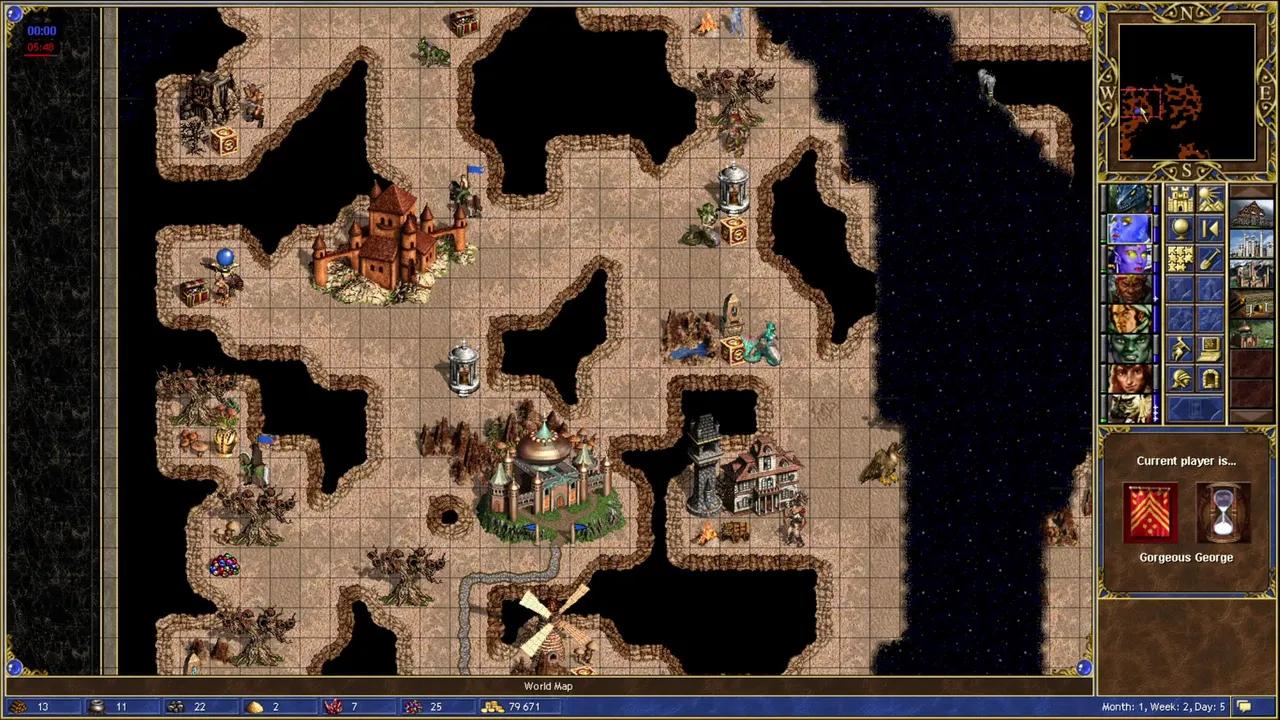Toggle surface view with the sun-and-mountains button
The image size is (1280, 720).
point(1210,198)
